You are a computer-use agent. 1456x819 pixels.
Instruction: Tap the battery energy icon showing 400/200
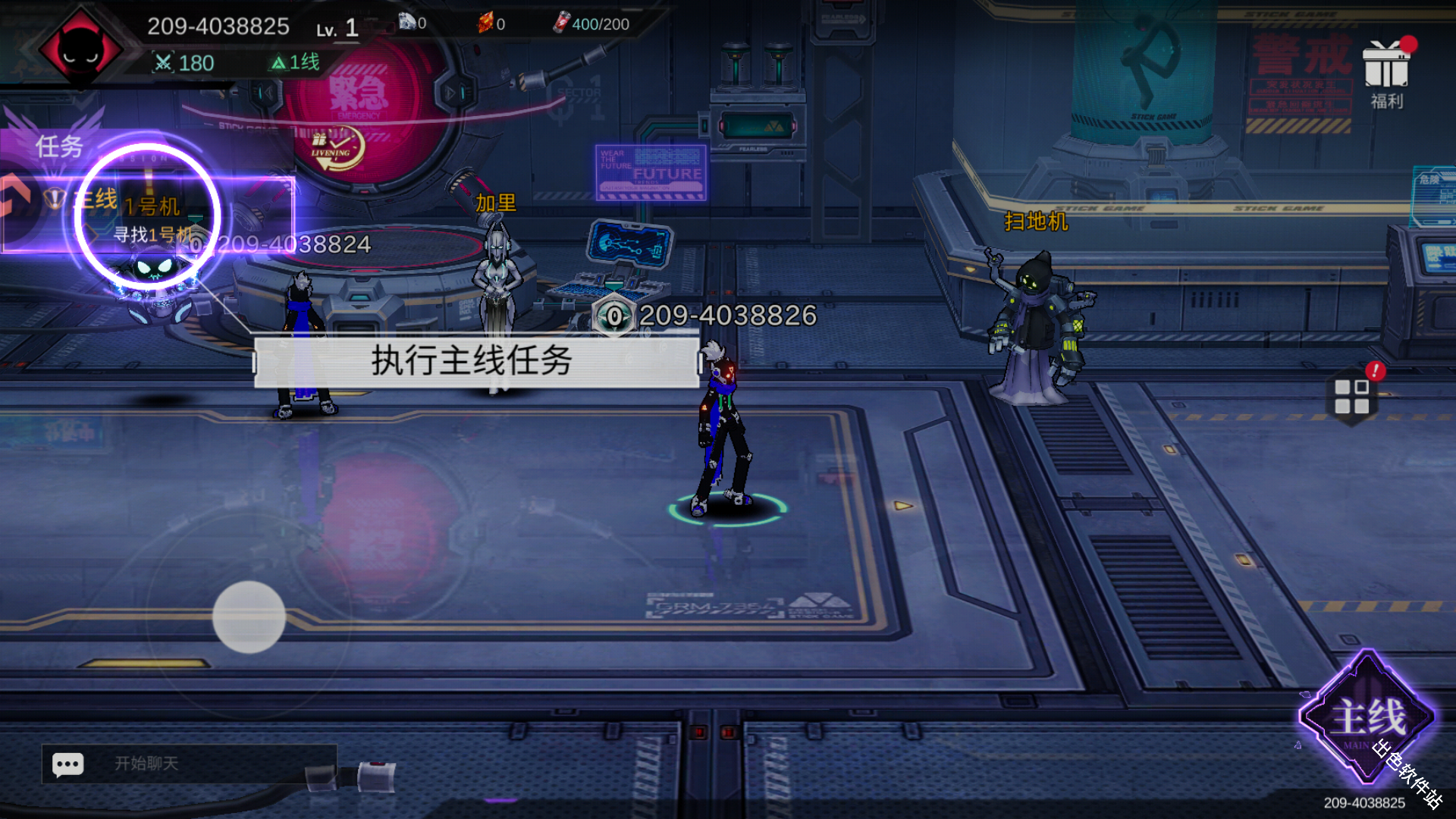click(562, 24)
